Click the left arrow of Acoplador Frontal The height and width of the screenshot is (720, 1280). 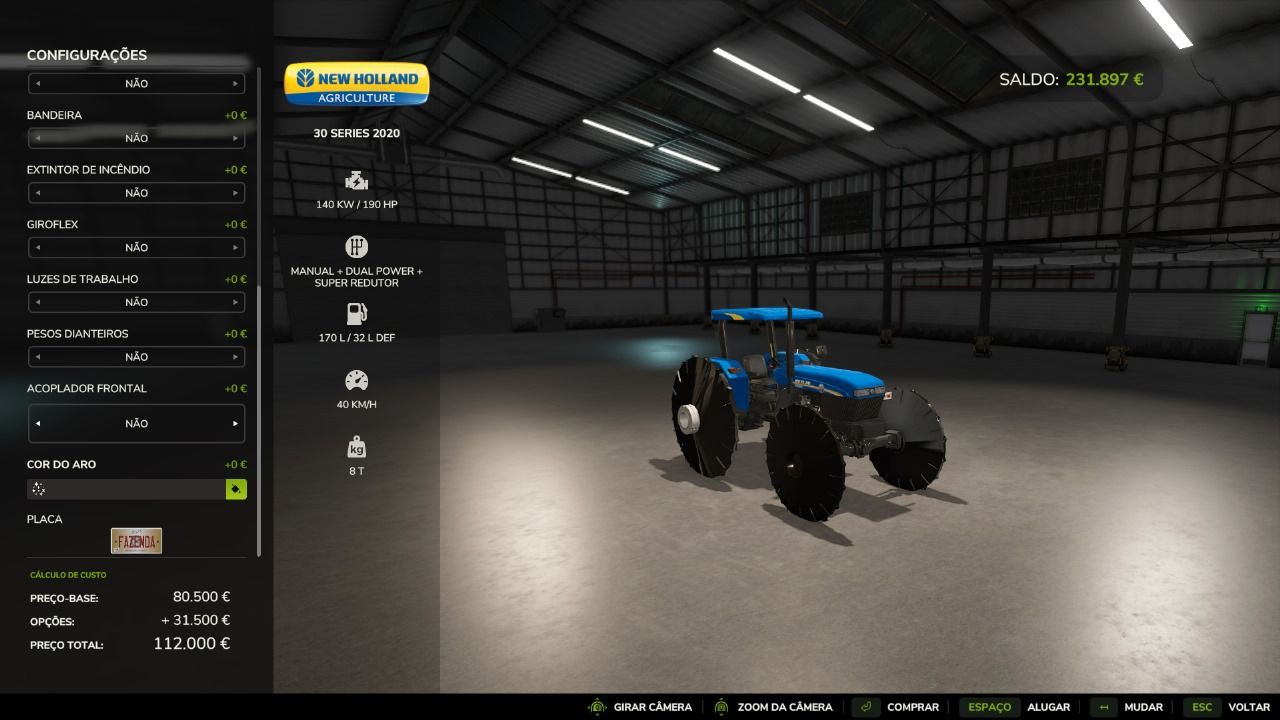click(38, 424)
